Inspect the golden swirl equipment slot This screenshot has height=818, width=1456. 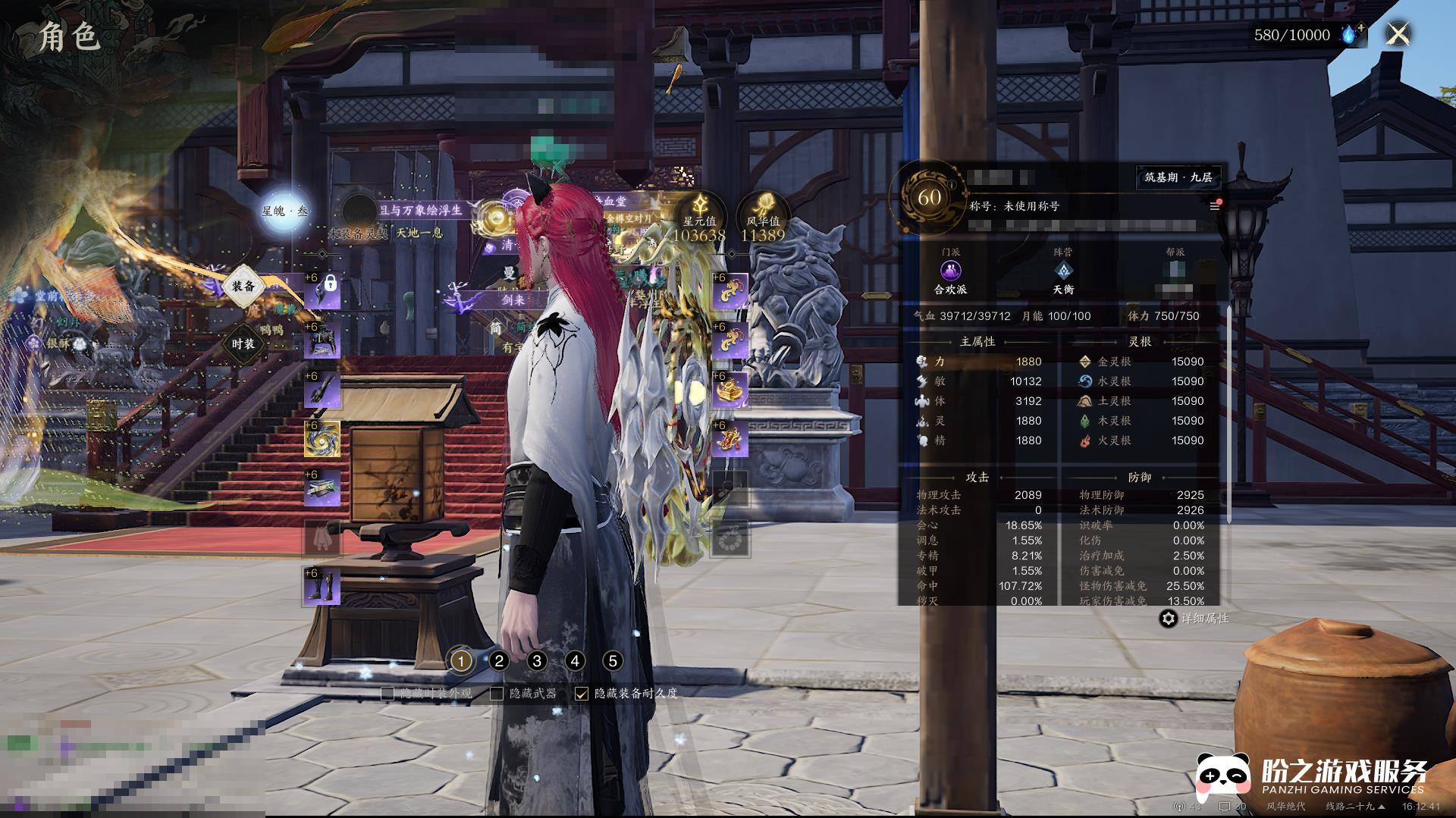point(322,439)
